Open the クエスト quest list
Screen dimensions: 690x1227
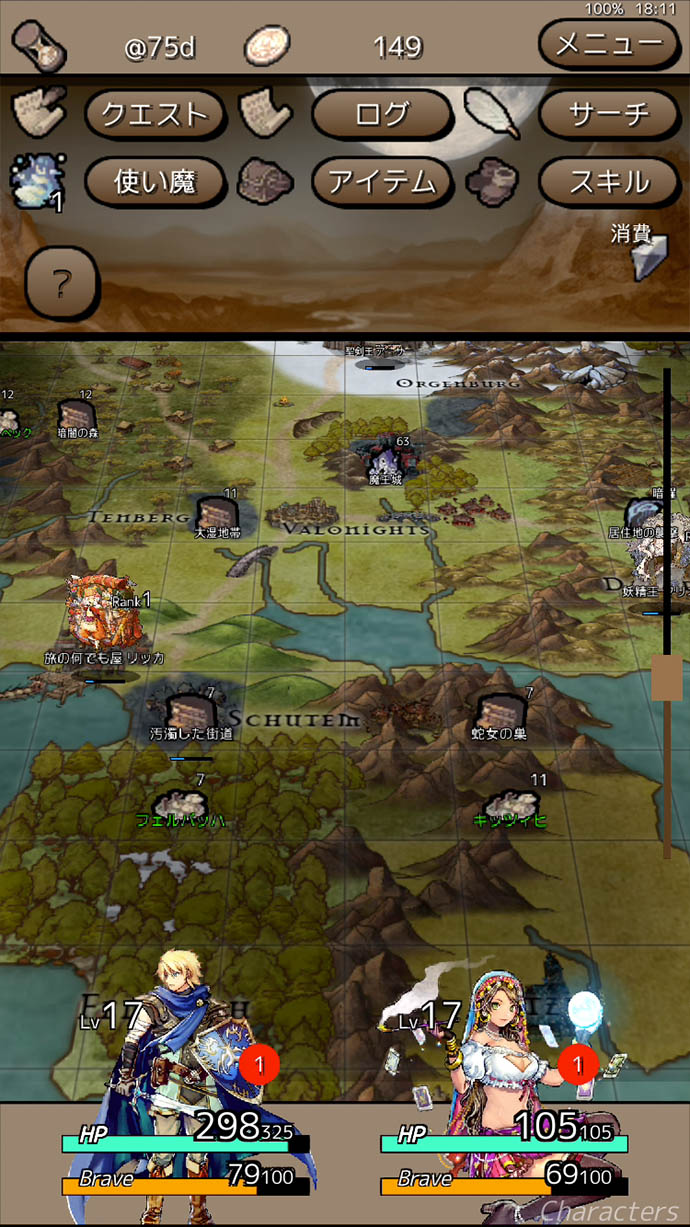coord(153,114)
